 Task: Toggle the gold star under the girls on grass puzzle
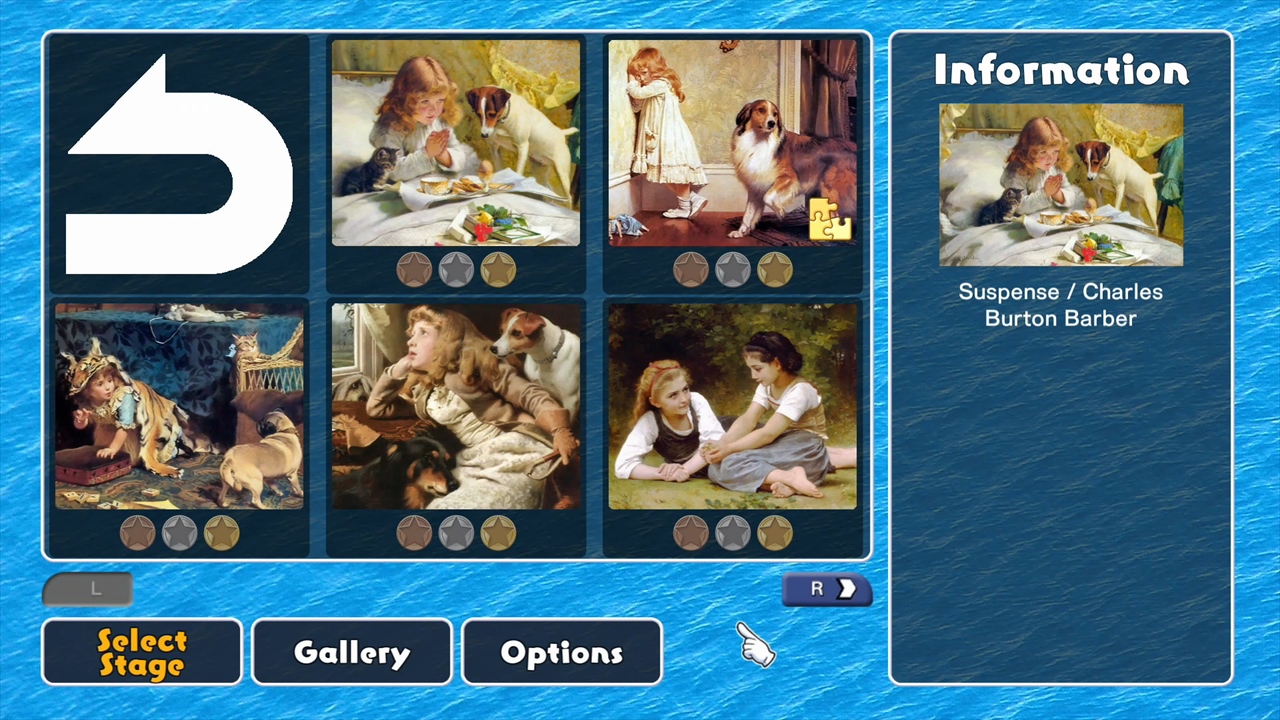tap(776, 532)
